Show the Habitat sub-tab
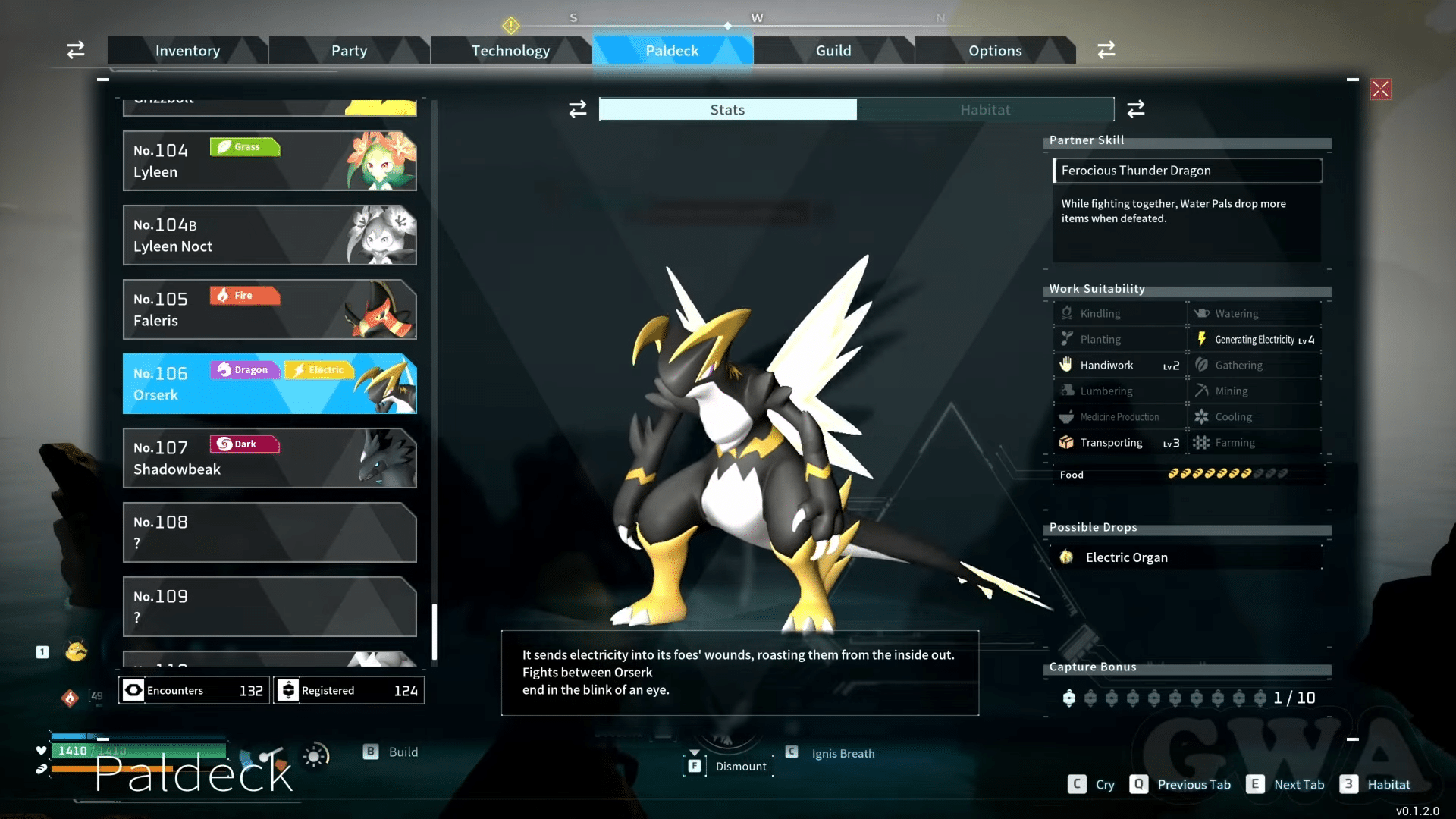 point(985,110)
